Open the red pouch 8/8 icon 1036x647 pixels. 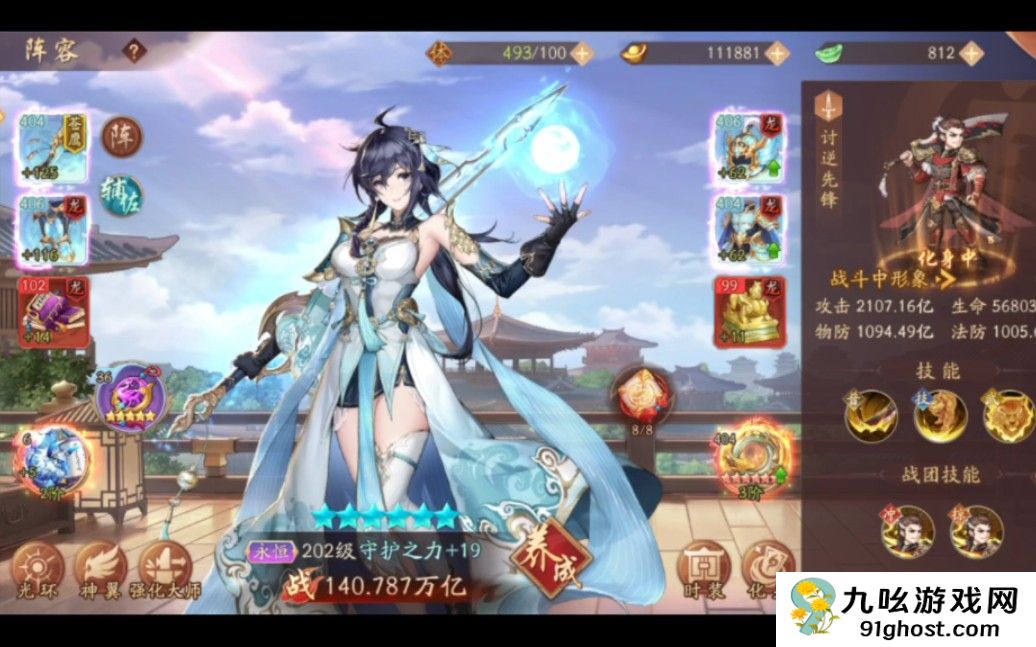pyautogui.click(x=640, y=393)
